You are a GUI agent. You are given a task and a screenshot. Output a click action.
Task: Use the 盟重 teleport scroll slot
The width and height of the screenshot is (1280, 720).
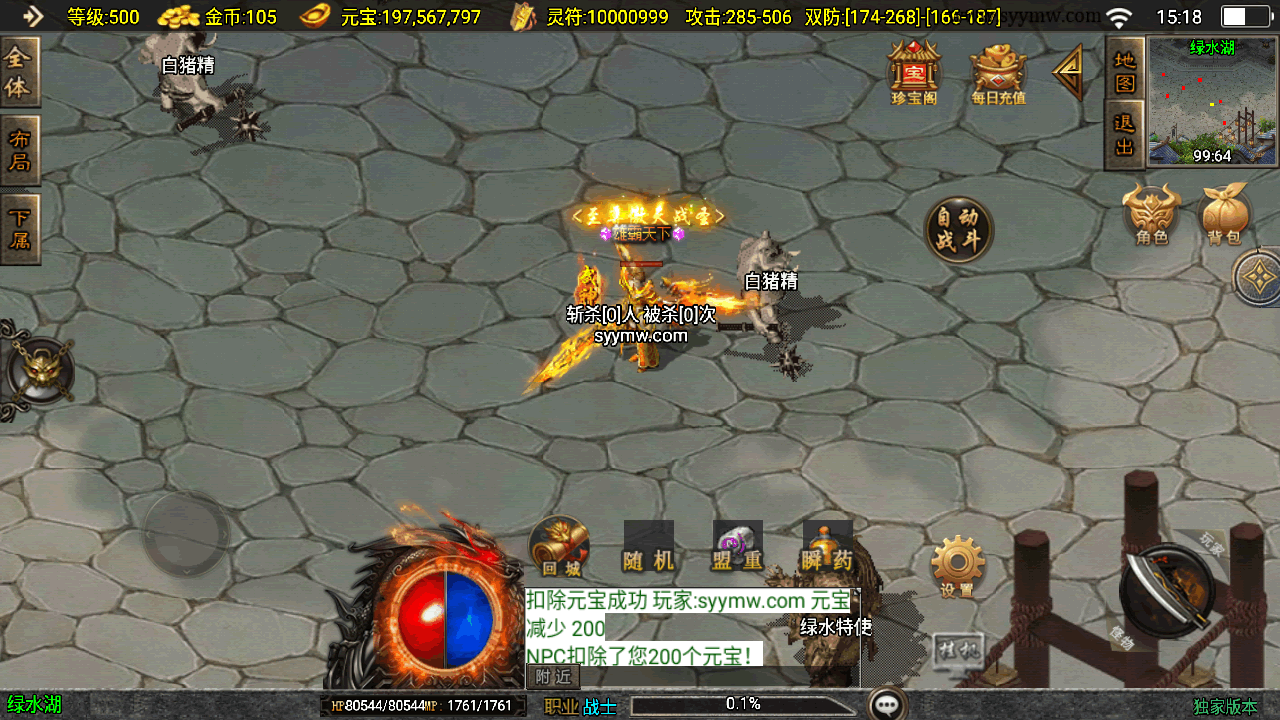[x=738, y=548]
